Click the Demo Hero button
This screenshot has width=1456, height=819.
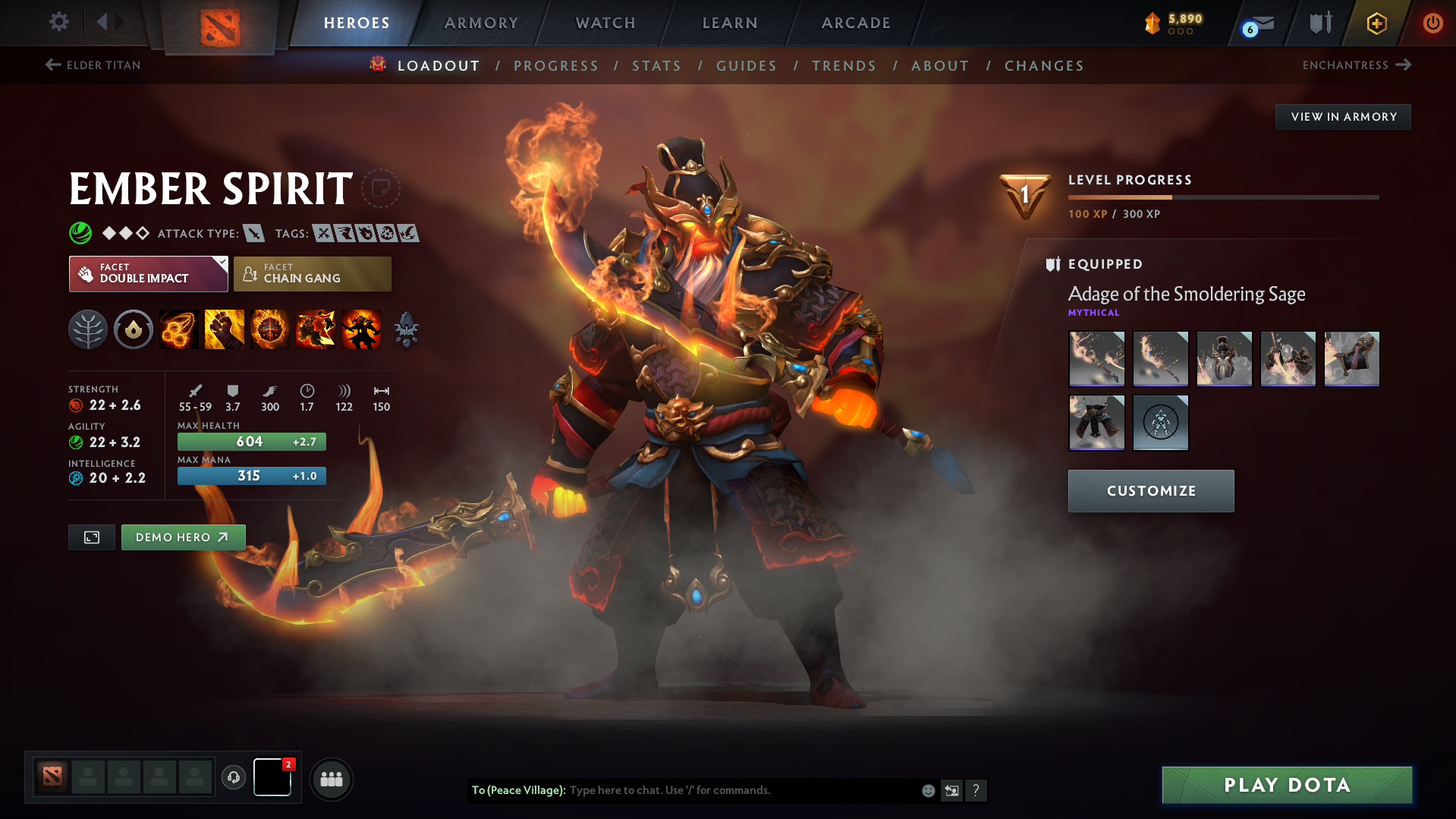click(x=183, y=537)
